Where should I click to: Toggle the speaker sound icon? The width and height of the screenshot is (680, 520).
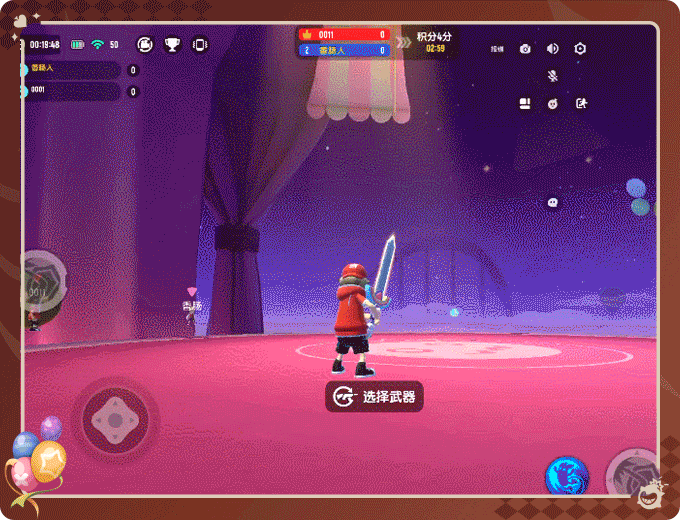552,49
